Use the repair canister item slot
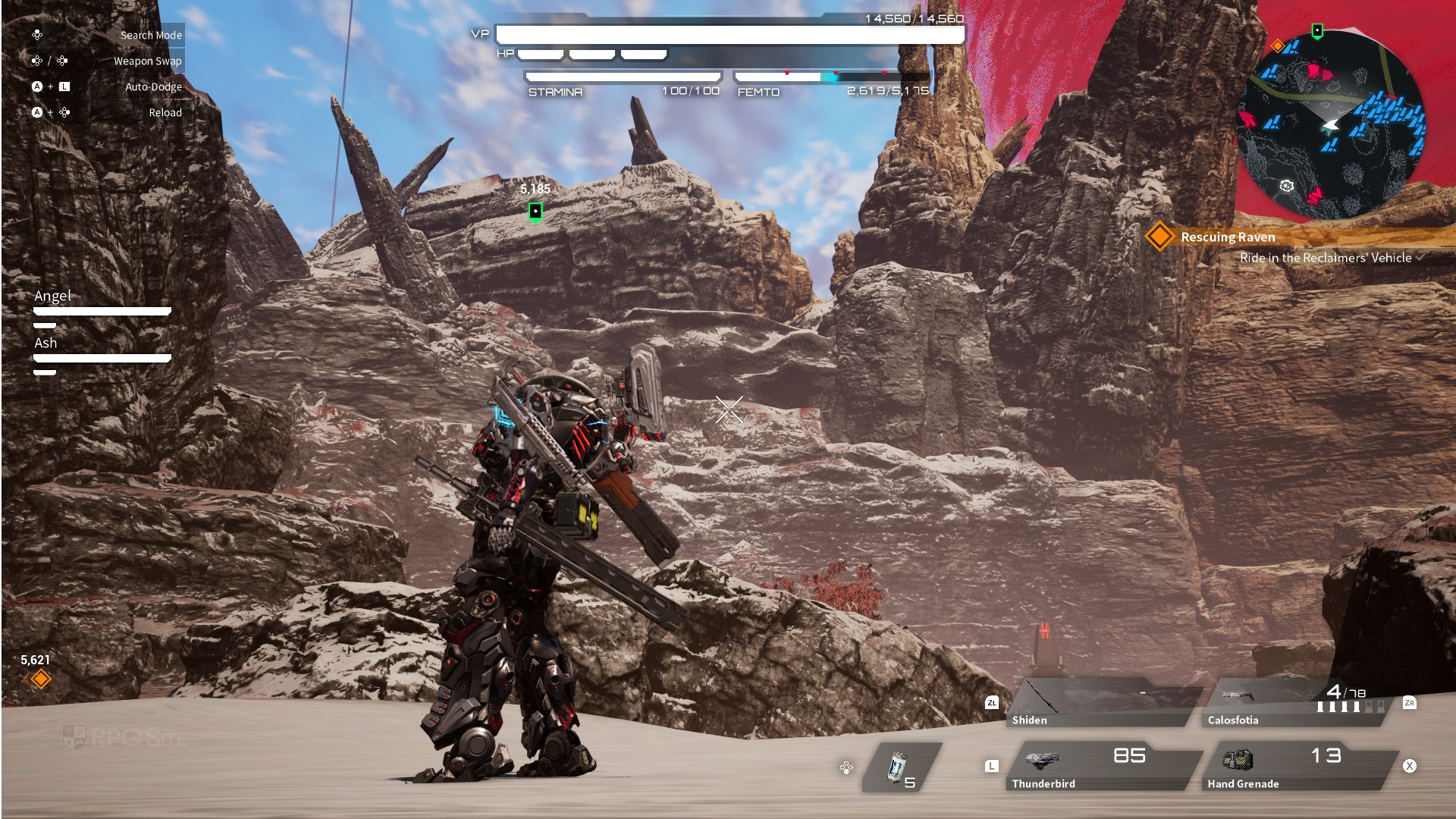1456x819 pixels. [901, 768]
